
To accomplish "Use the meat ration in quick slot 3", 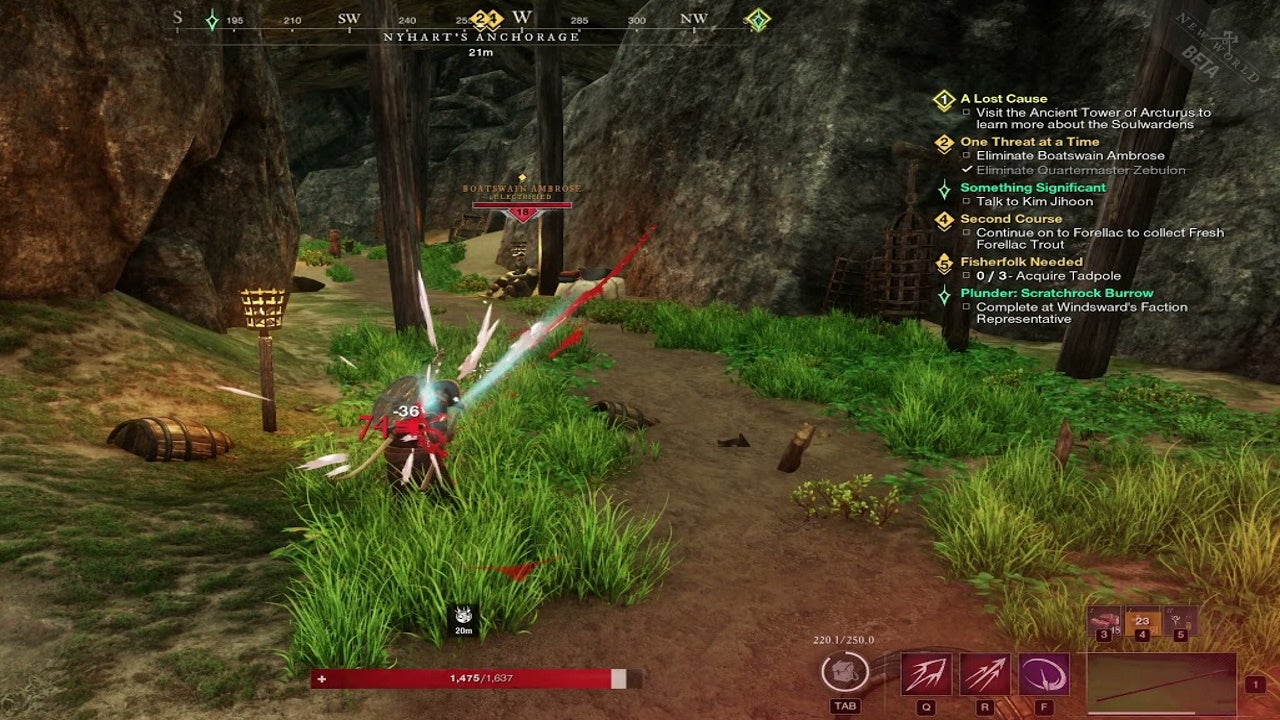I will pyautogui.click(x=1104, y=621).
